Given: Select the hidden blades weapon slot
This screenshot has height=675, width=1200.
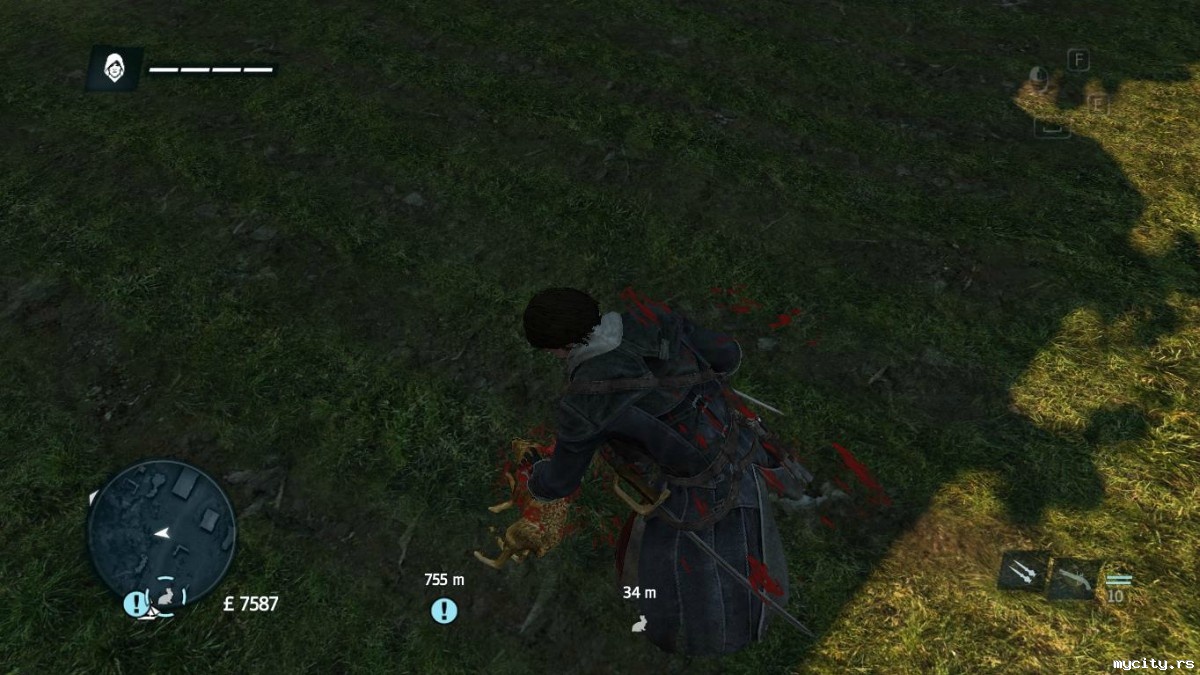Looking at the screenshot, I should [x=1023, y=573].
